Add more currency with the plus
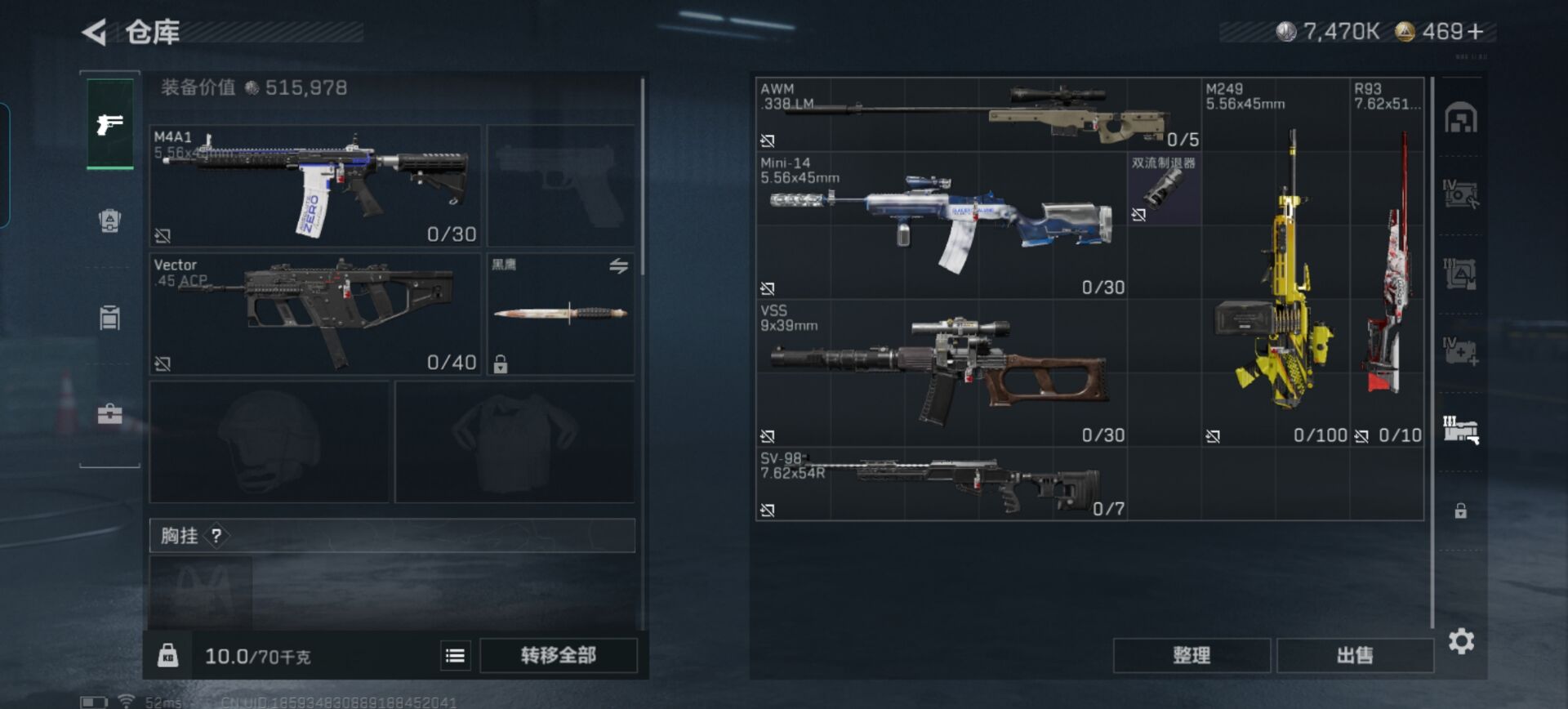 click(1475, 32)
